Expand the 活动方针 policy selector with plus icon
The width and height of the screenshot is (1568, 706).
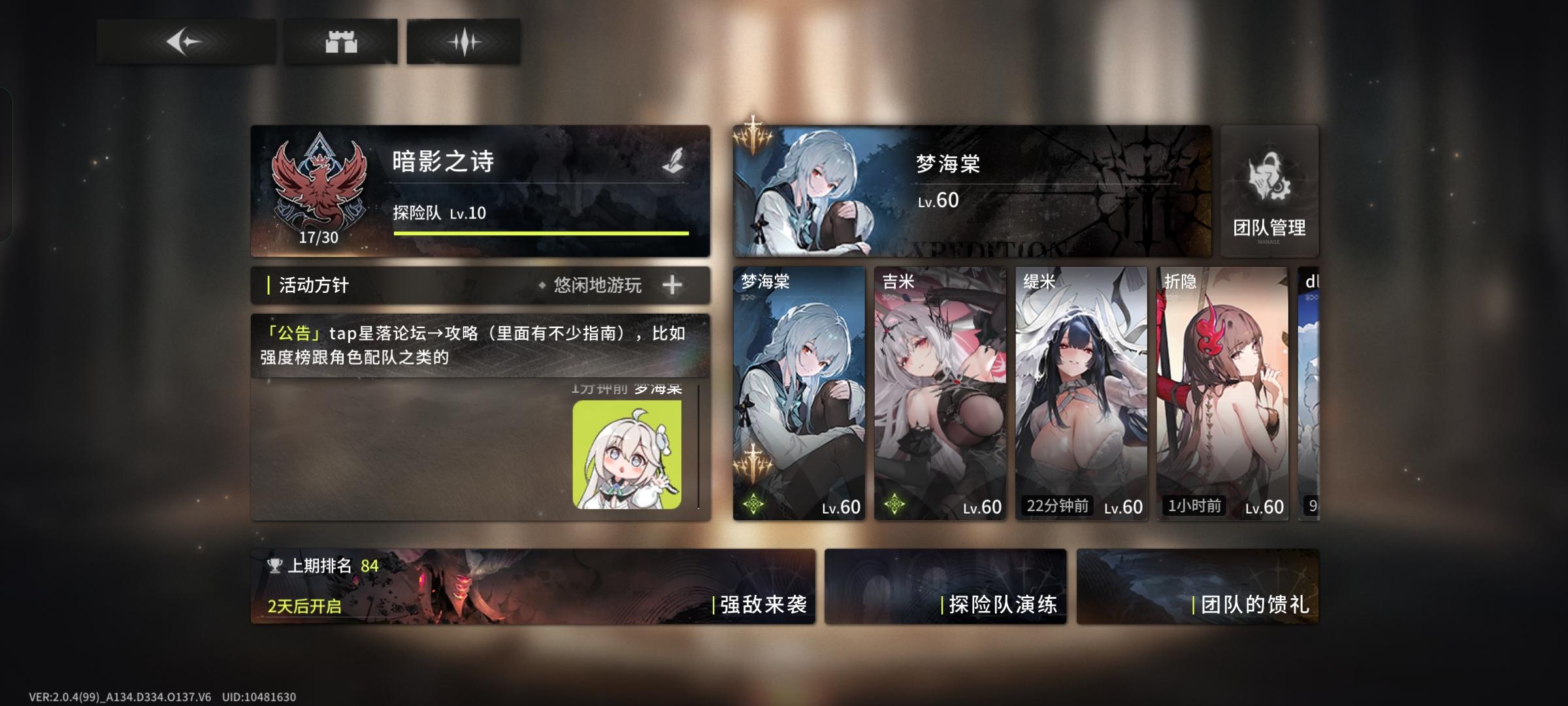(674, 285)
